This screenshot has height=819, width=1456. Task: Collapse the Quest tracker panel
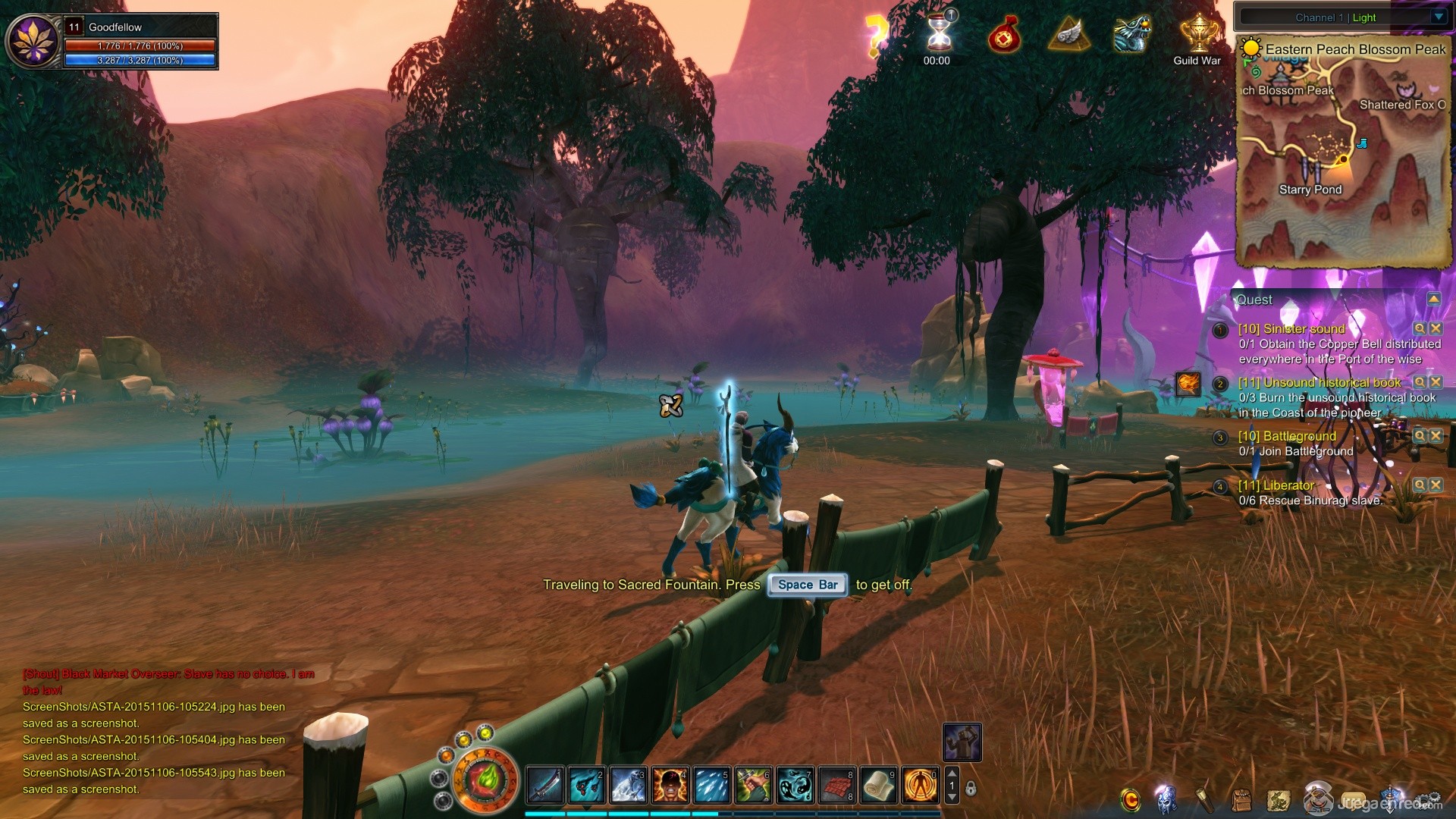click(1433, 300)
